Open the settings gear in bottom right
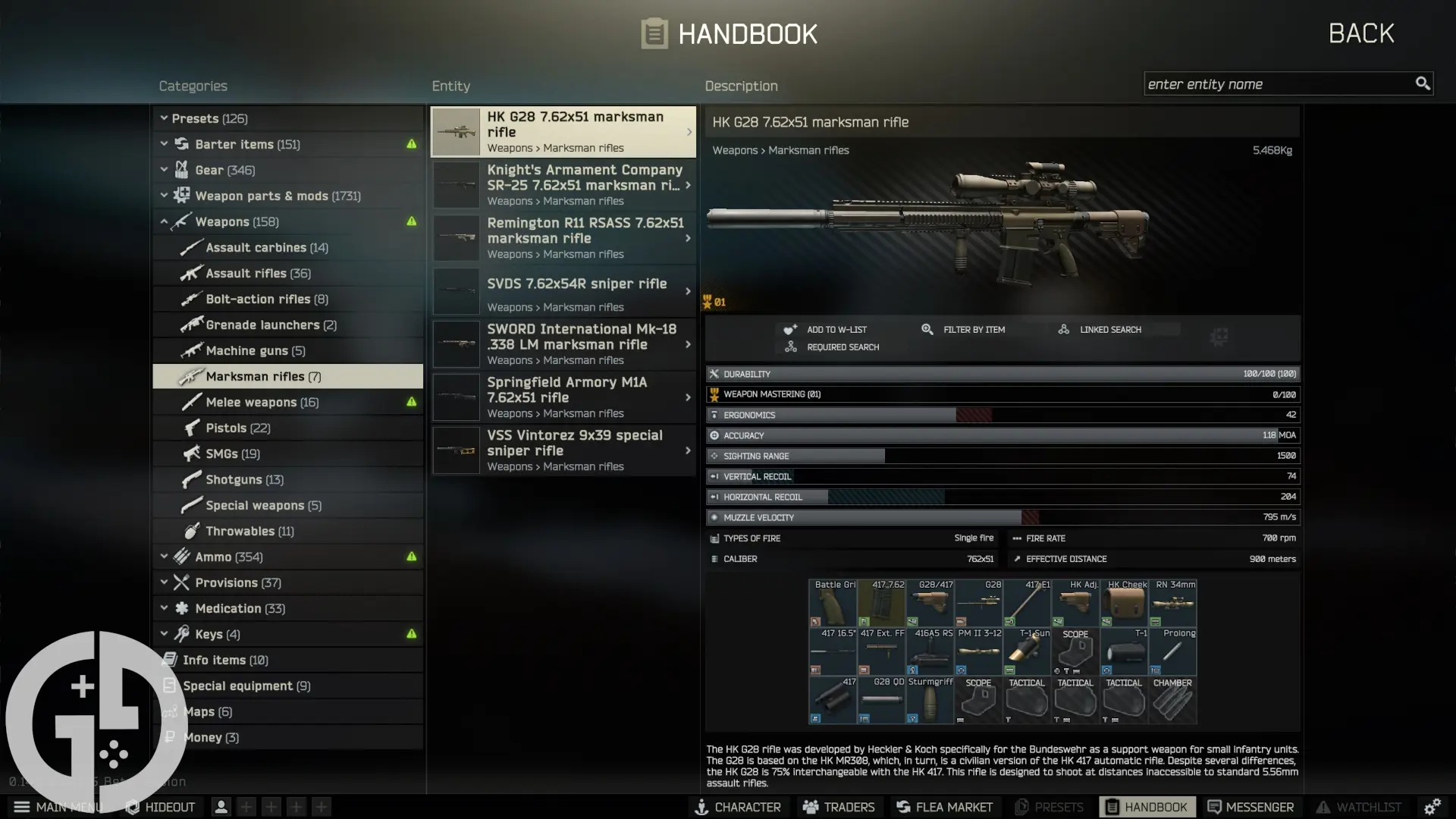Viewport: 1456px width, 819px height. tap(1435, 807)
